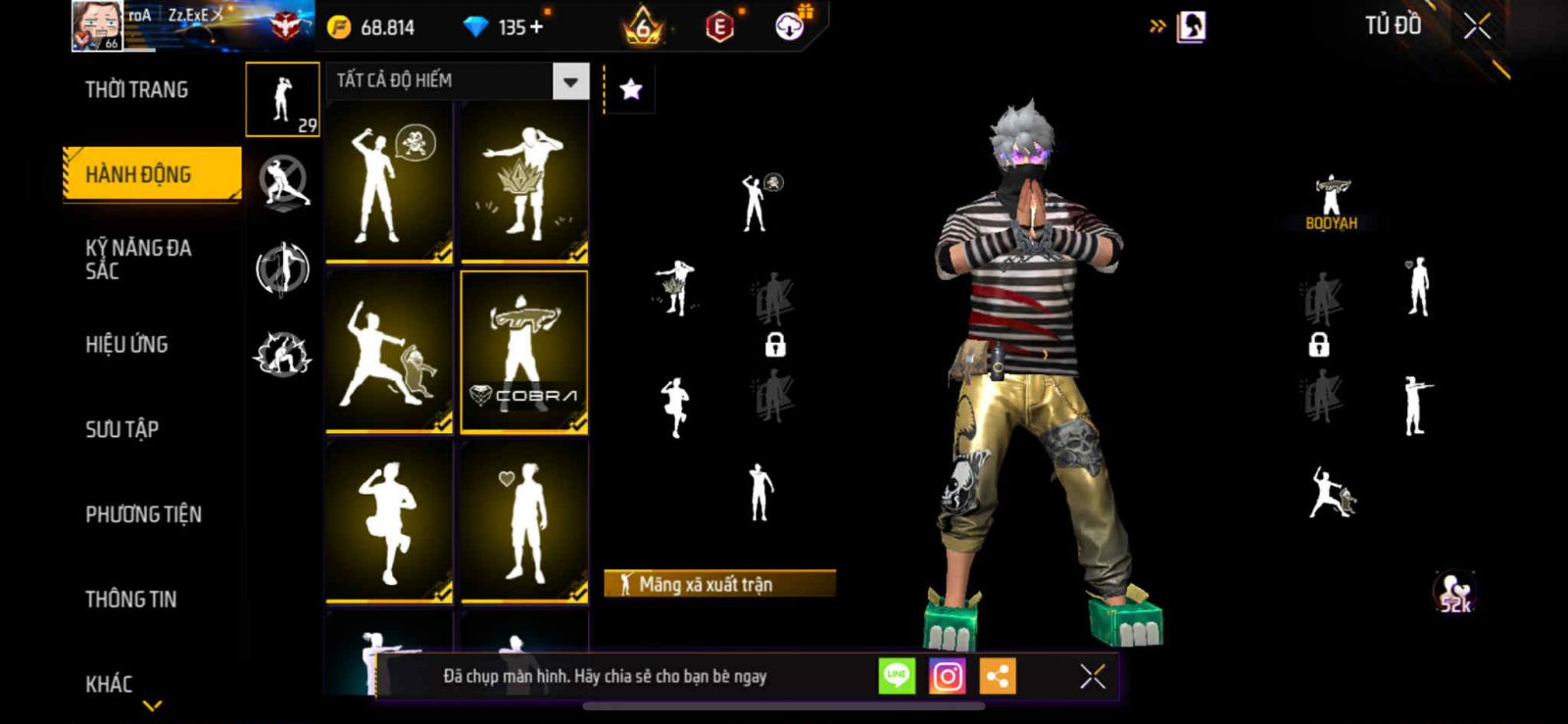1568x724 pixels.
Task: Open the Thông Tin tab
Action: (x=130, y=599)
